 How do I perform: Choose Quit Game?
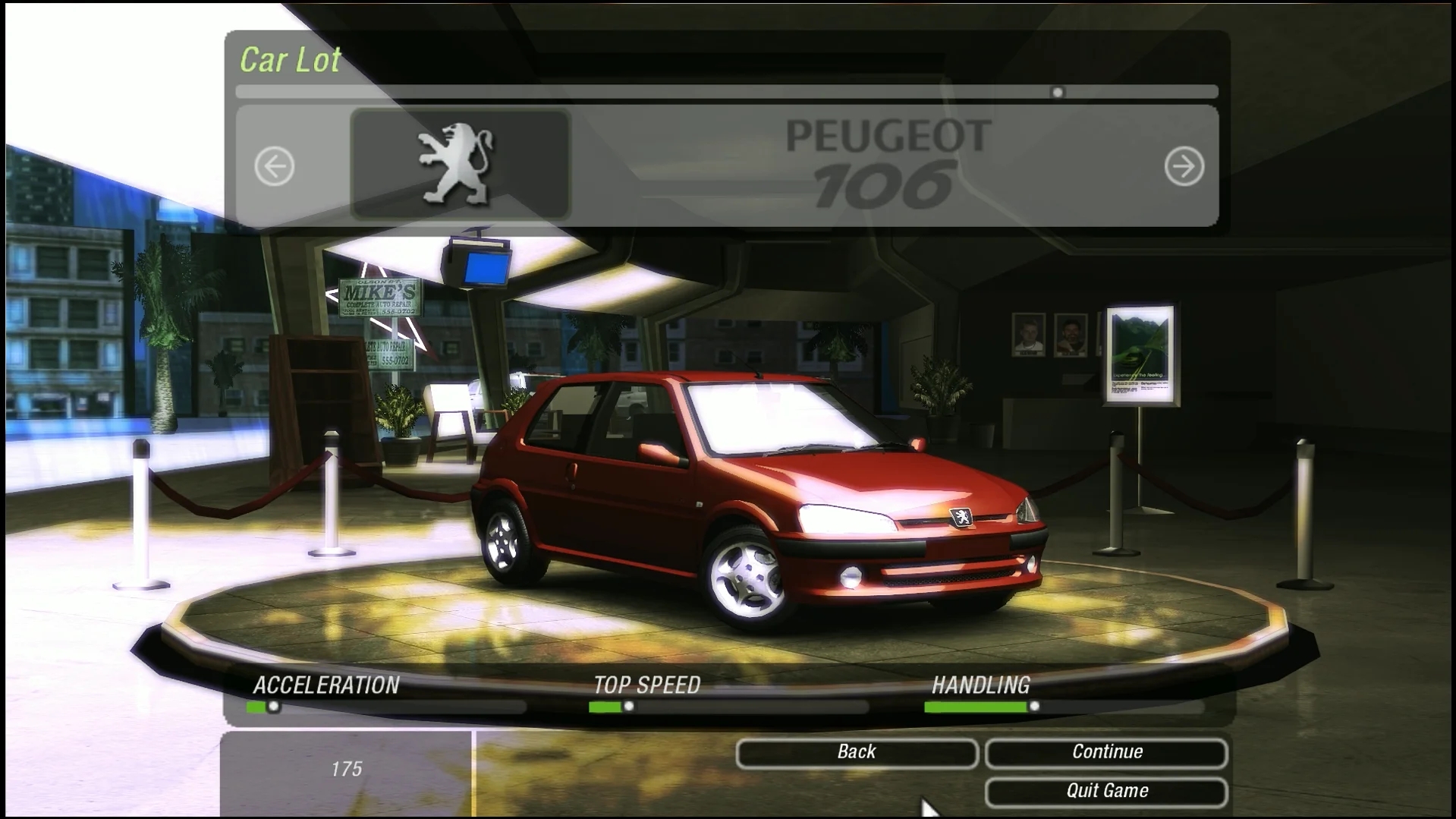[x=1106, y=792]
